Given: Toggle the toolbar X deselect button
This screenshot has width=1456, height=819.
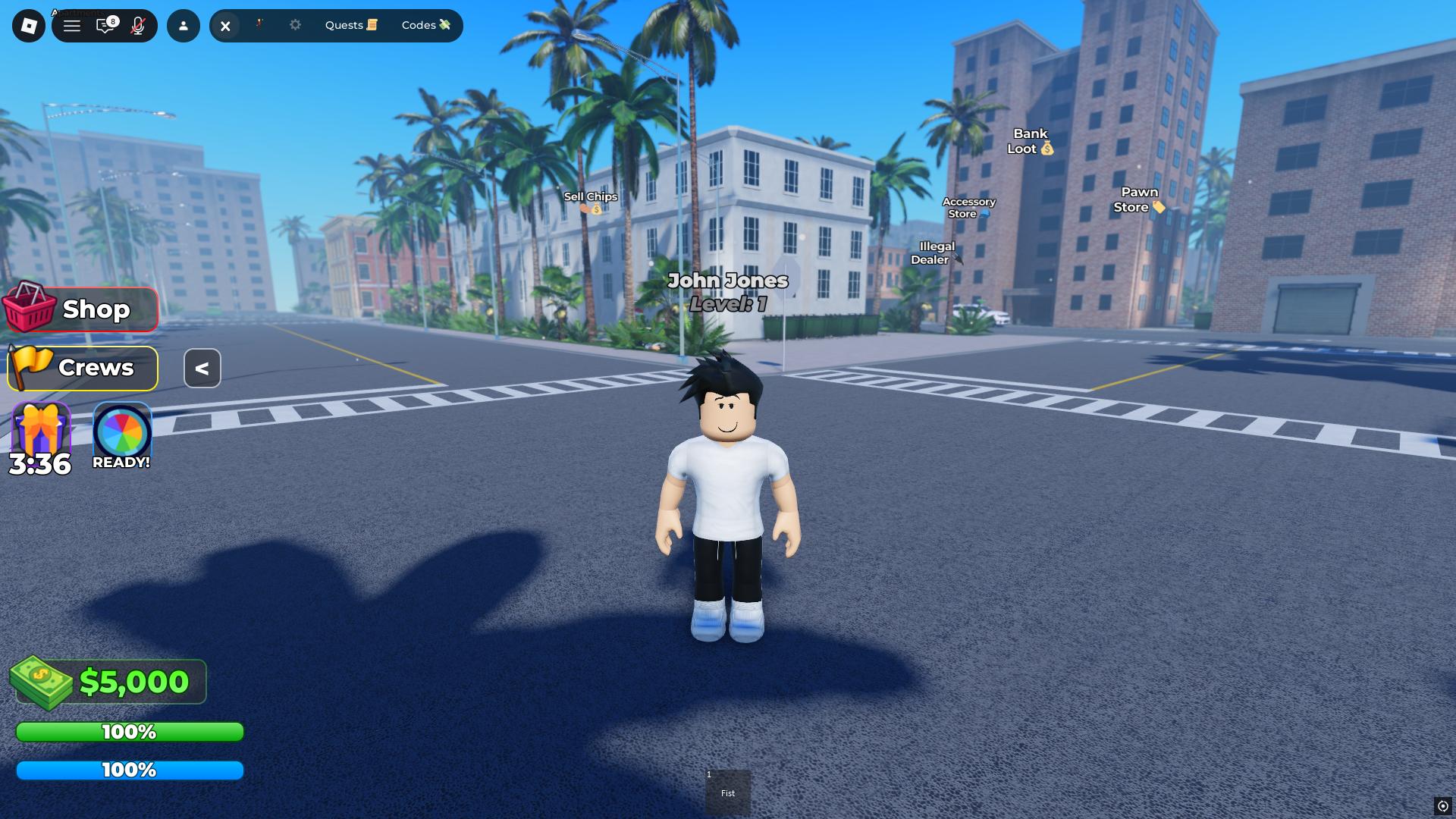Looking at the screenshot, I should tap(225, 25).
